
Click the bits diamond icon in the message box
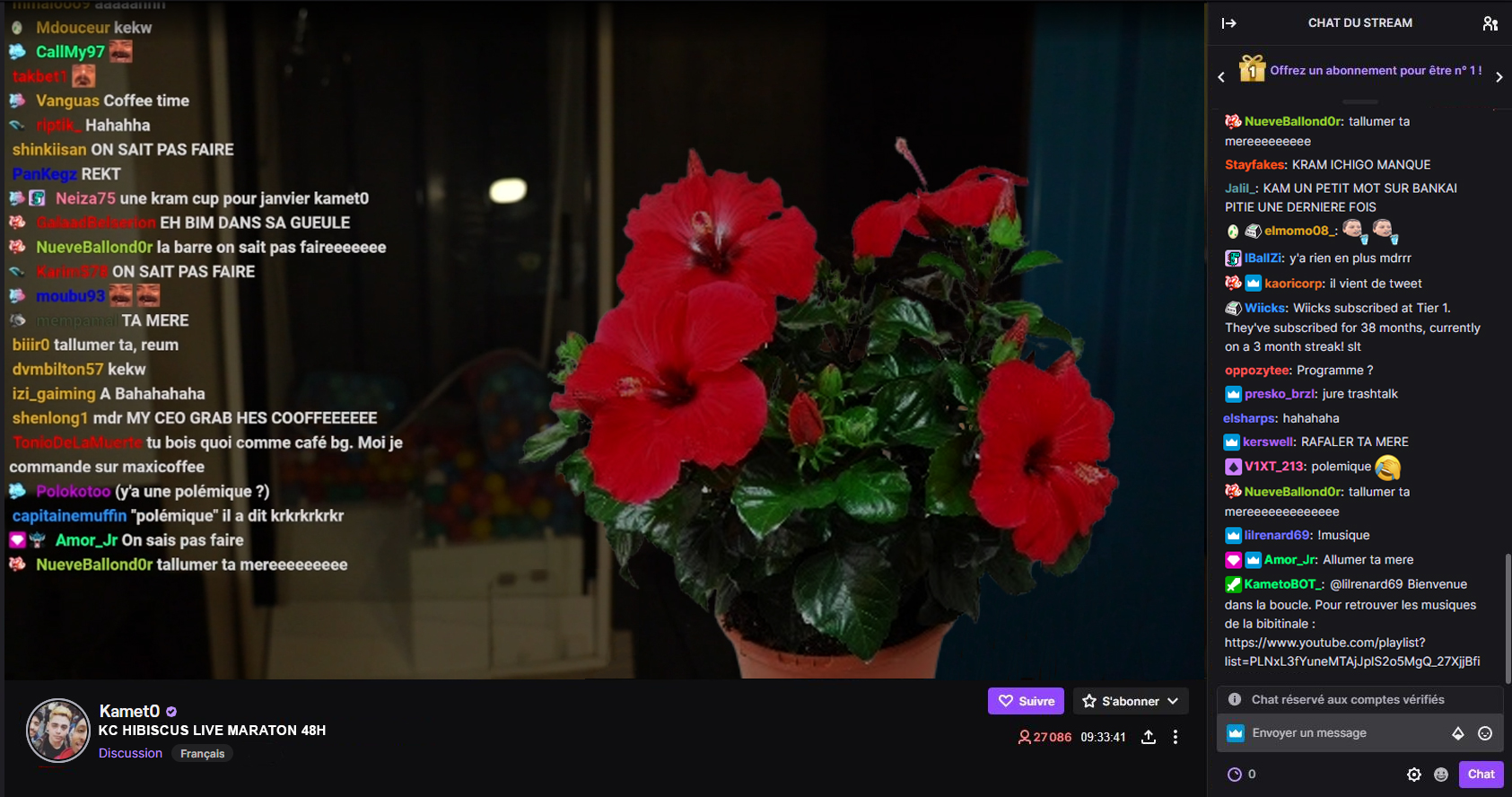(x=1458, y=732)
